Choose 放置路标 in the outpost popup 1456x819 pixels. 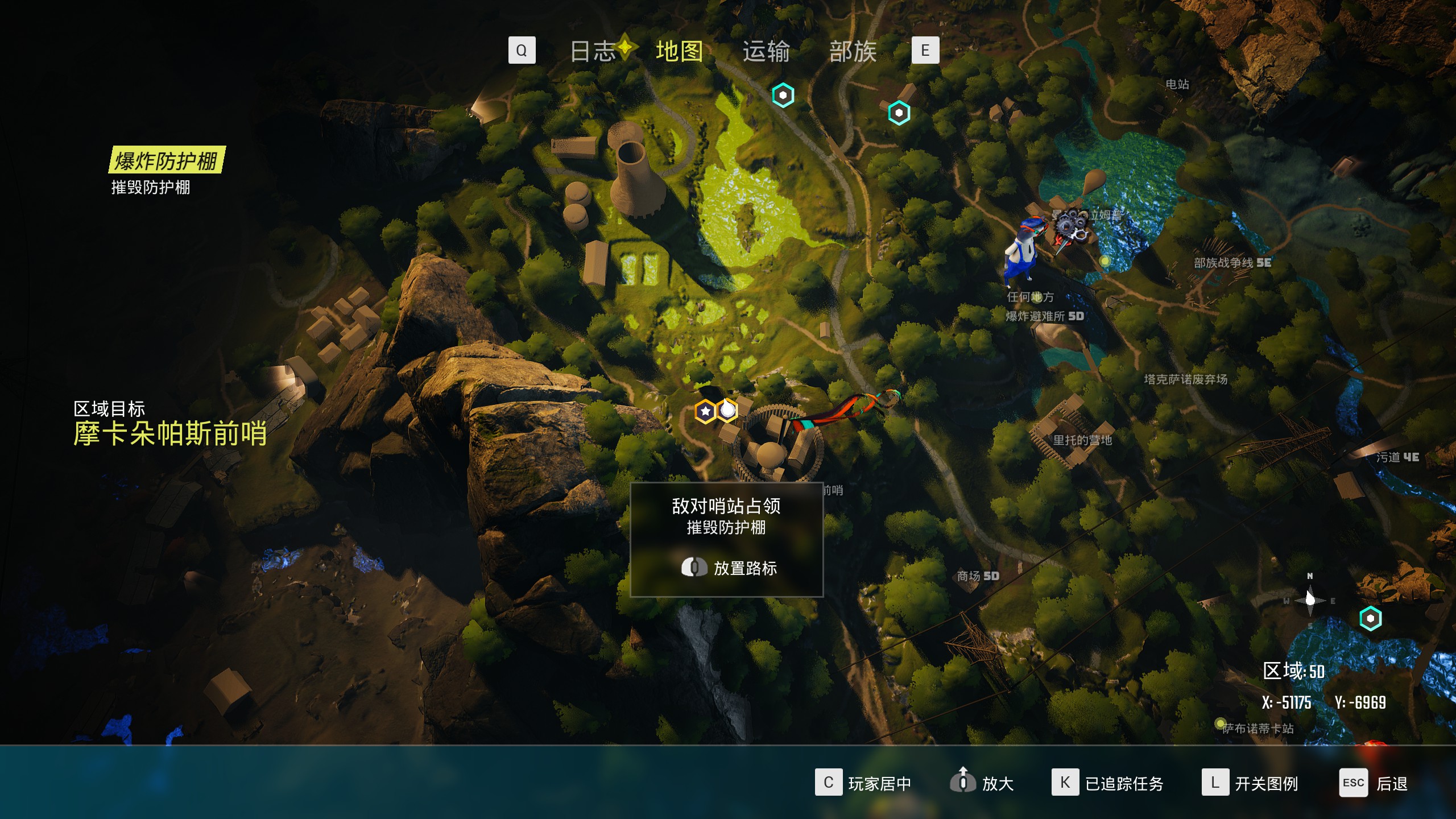coord(729,568)
